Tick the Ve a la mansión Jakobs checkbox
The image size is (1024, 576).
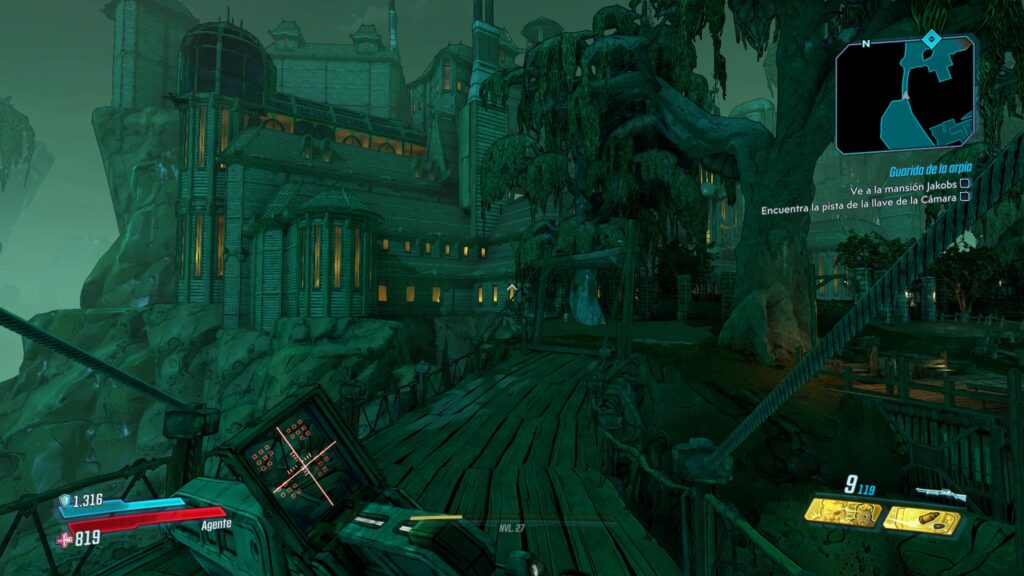tap(964, 185)
